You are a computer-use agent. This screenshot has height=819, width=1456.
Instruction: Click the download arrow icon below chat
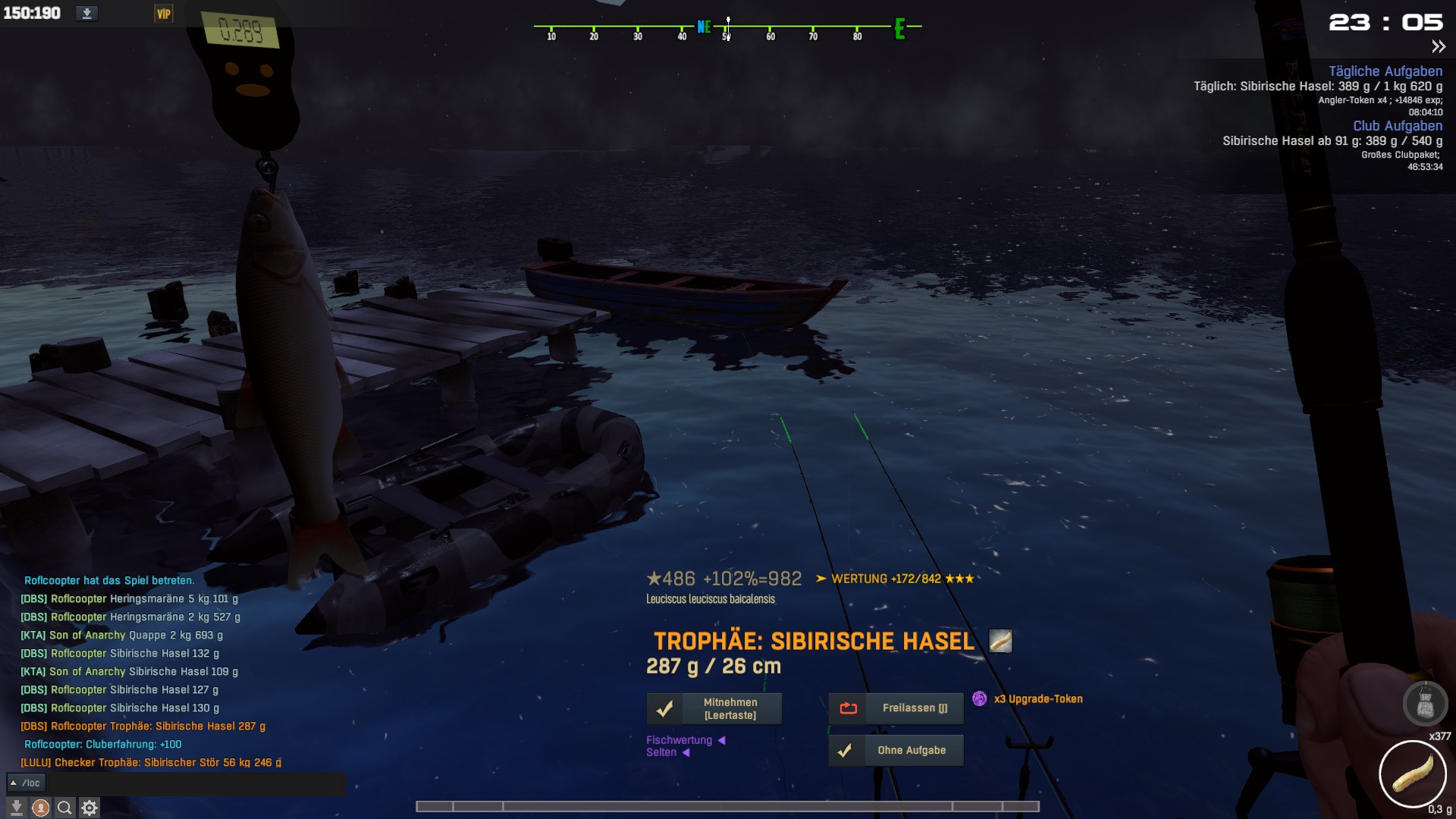[x=16, y=808]
